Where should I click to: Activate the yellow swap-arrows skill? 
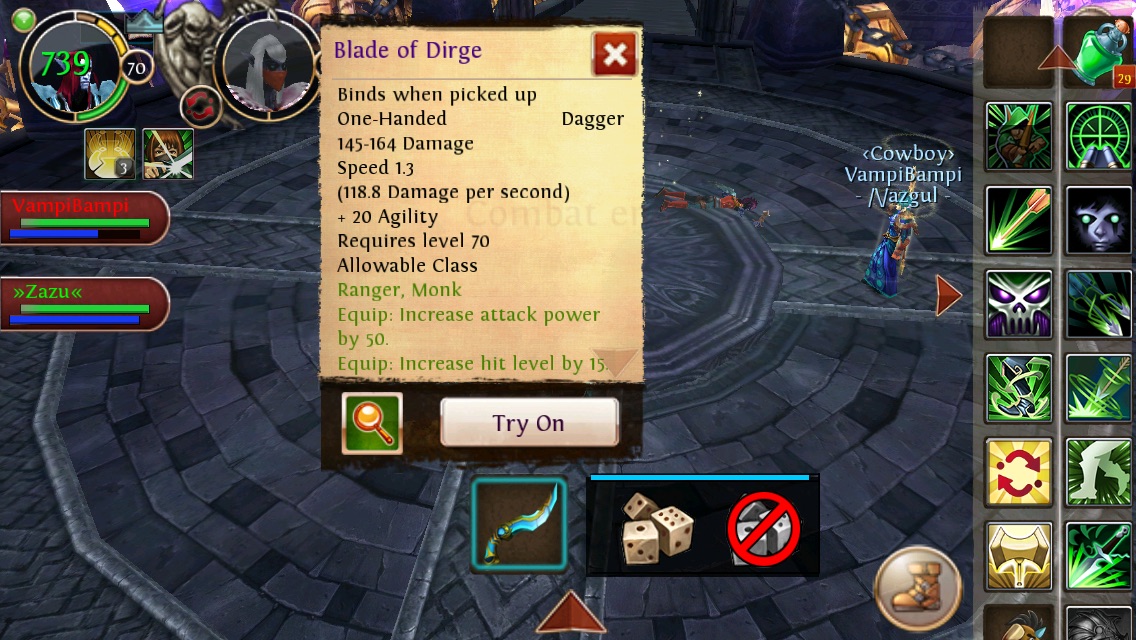[x=1019, y=471]
